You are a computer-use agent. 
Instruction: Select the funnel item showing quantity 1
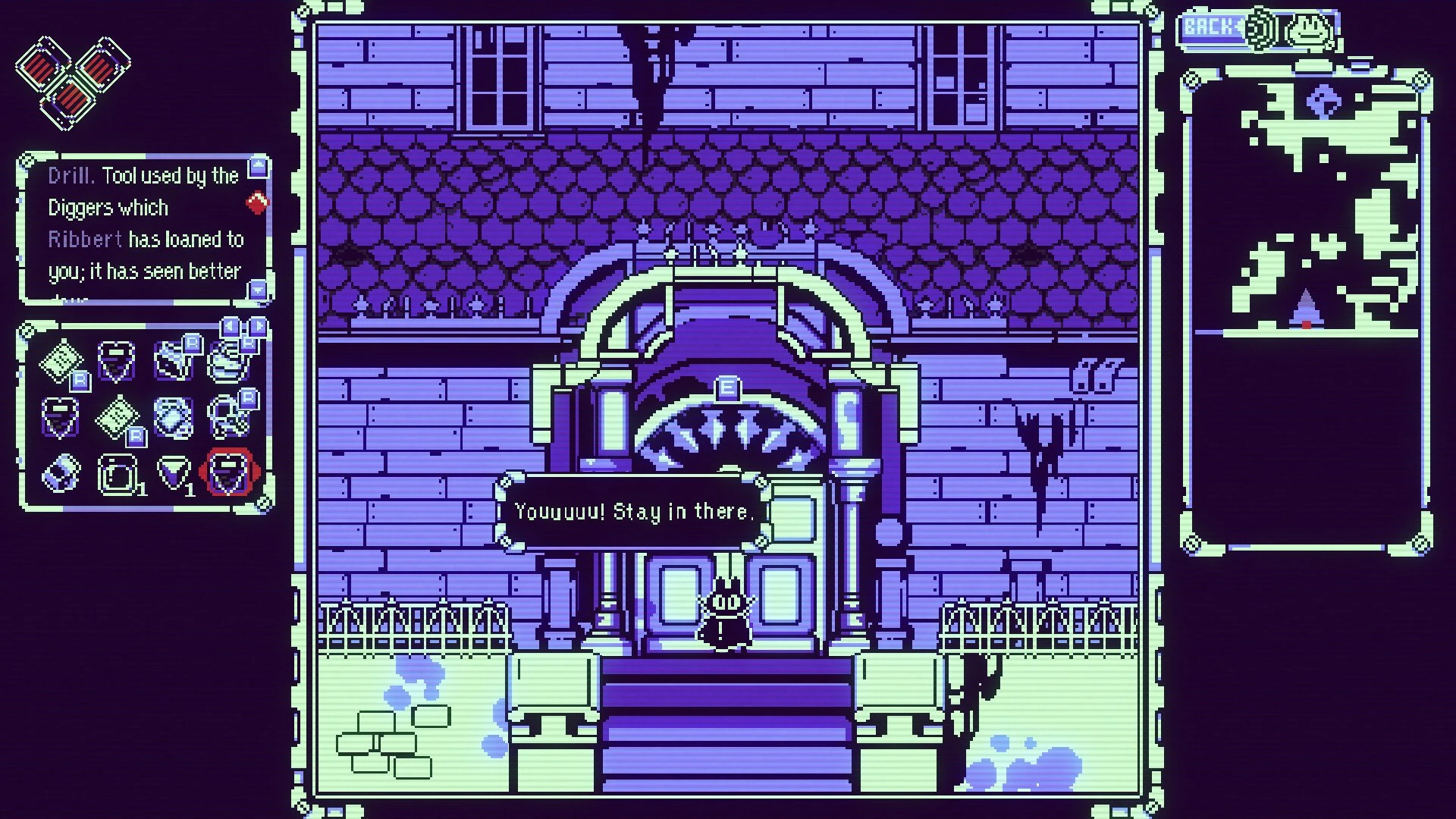173,472
